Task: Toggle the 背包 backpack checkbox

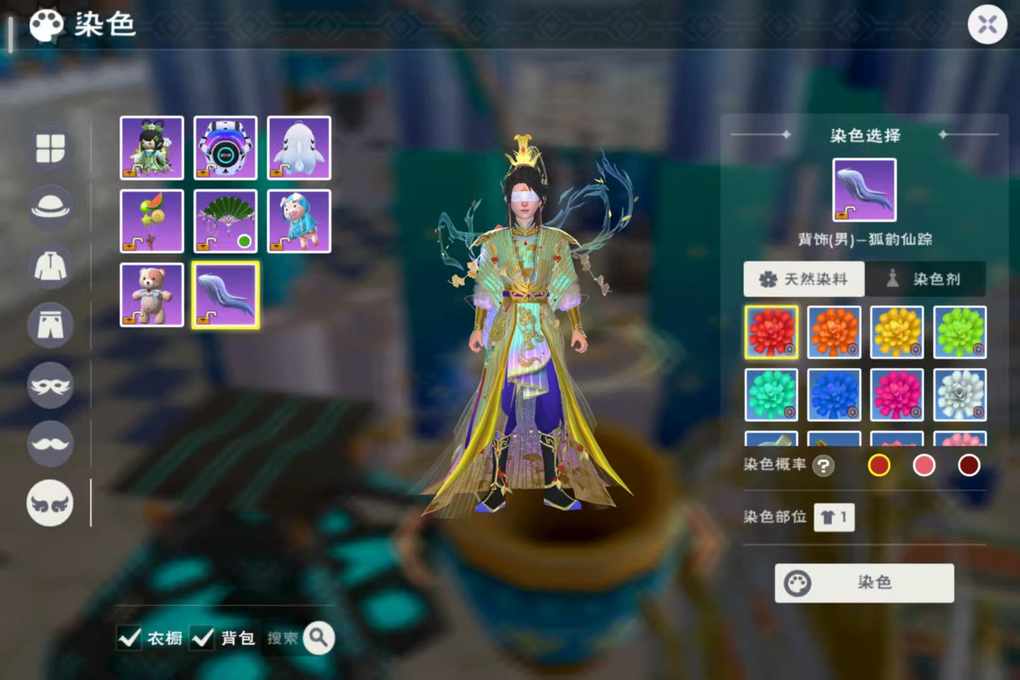Action: point(203,638)
